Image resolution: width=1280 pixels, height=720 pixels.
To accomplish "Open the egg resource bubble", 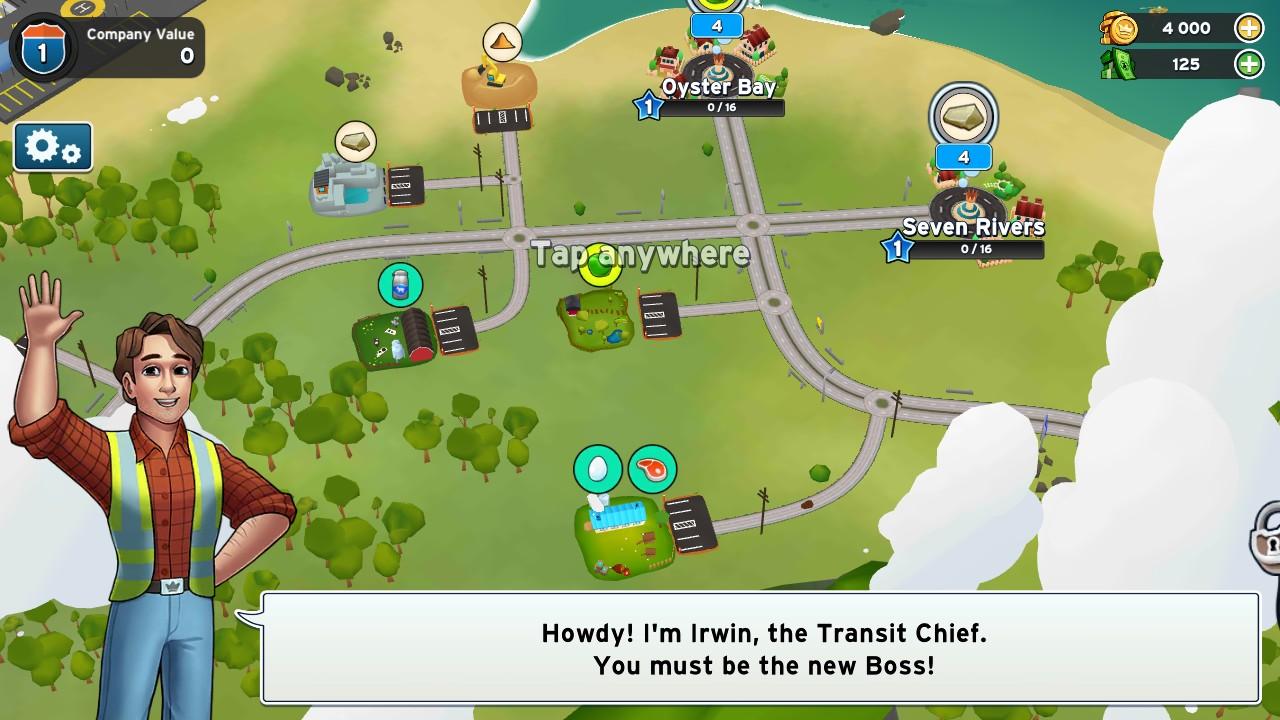I will pyautogui.click(x=598, y=469).
